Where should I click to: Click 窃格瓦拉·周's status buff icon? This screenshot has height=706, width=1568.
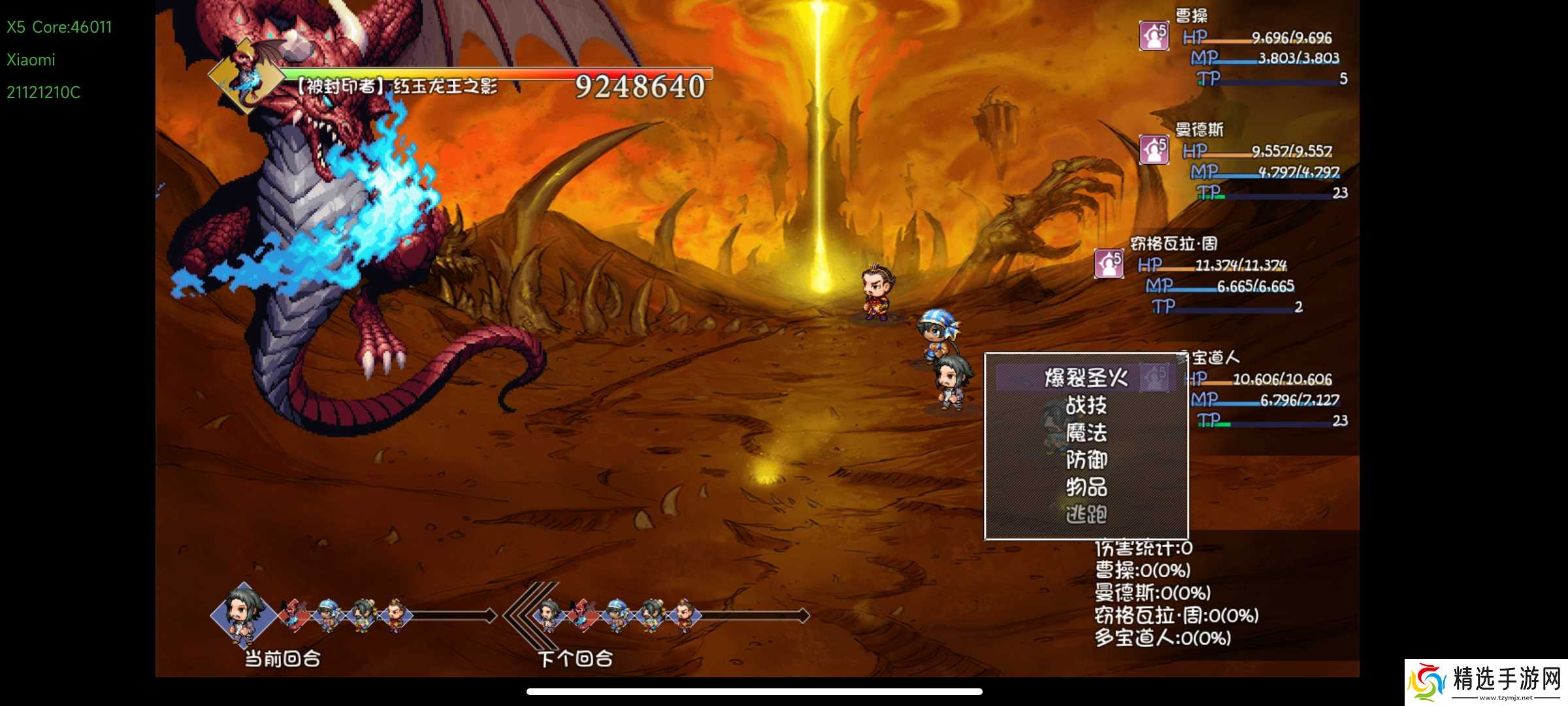click(1109, 263)
